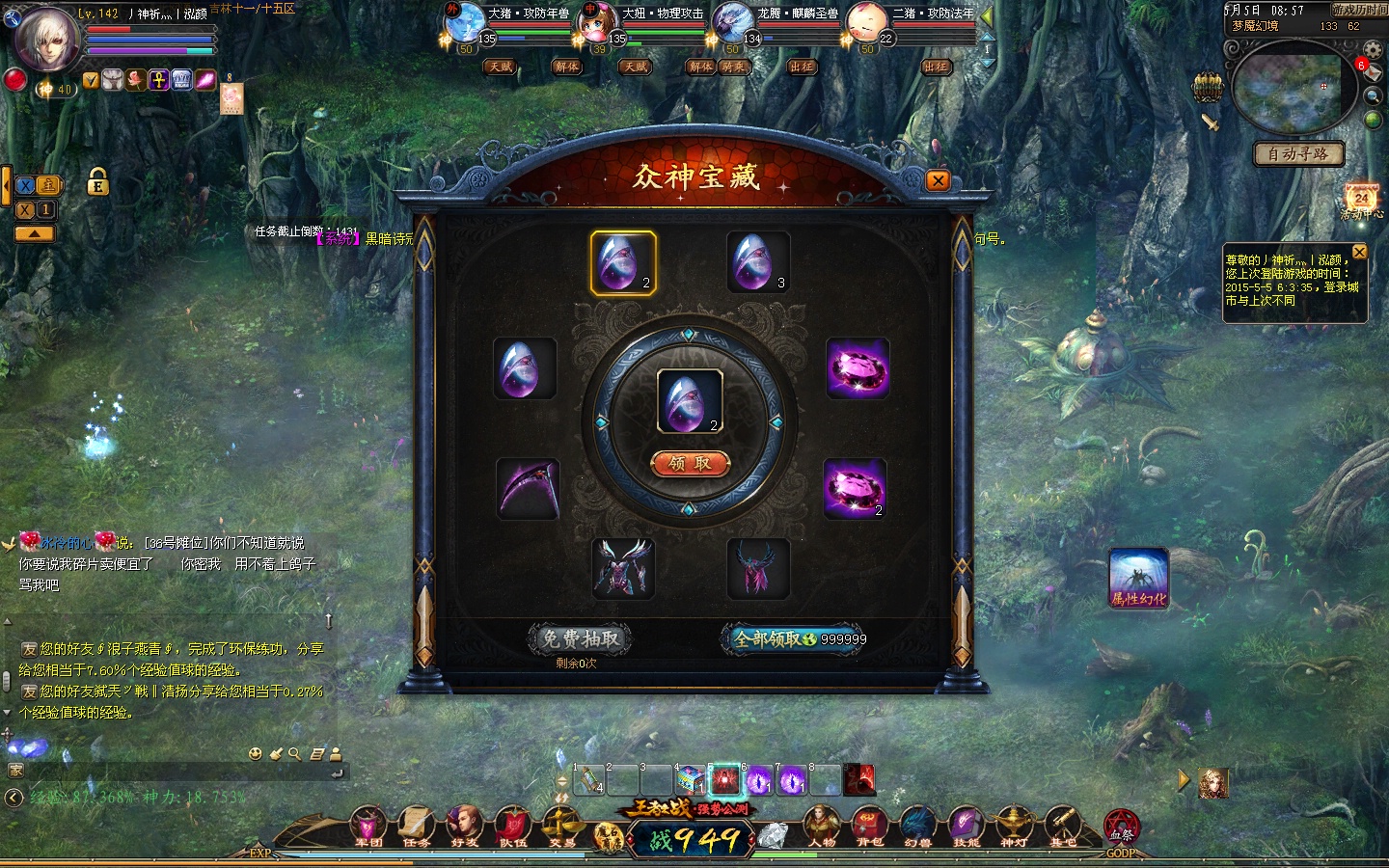Open the 幻兽 pet menu
This screenshot has width=1389, height=868.
point(917,827)
